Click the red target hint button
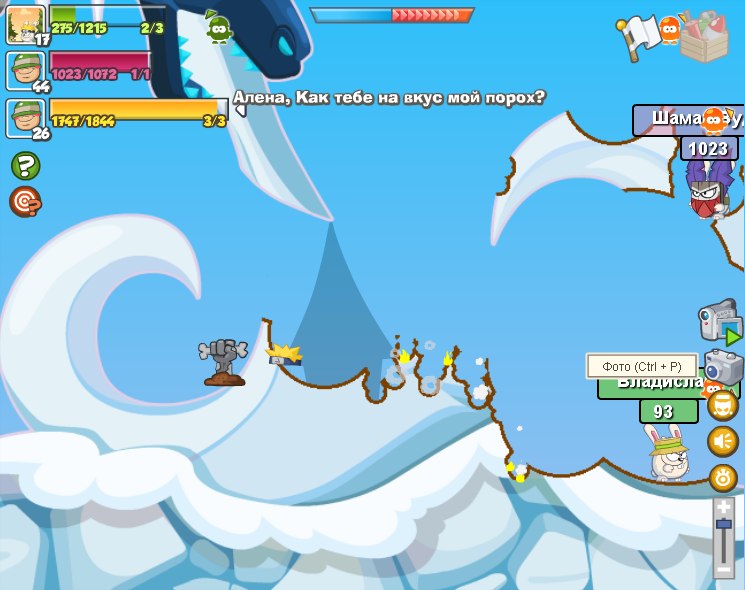Image resolution: width=745 pixels, height=590 pixels. click(x=25, y=202)
